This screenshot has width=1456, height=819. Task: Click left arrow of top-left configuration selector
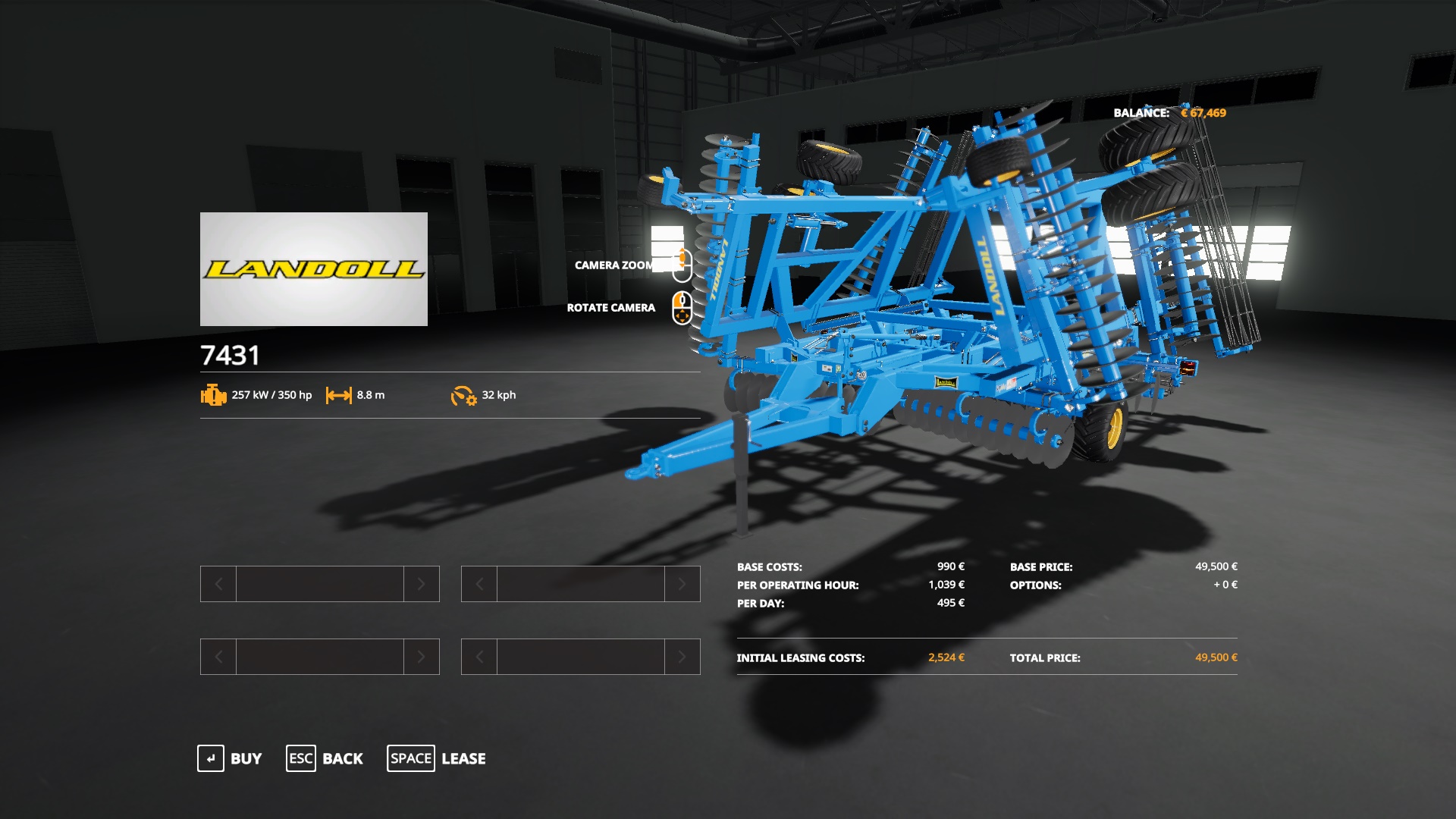[218, 584]
